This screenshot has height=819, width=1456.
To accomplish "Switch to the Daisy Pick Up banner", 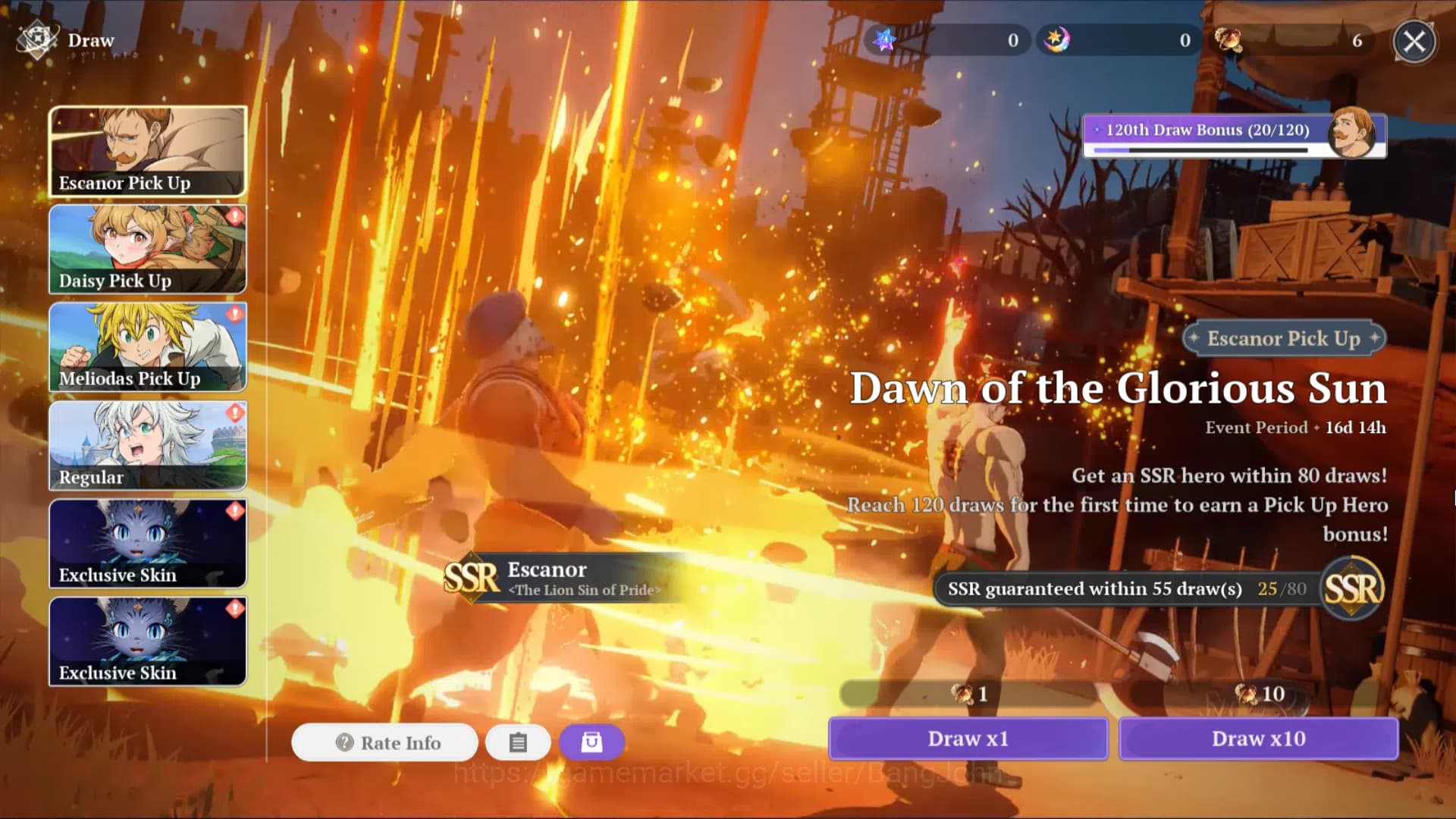I will [x=148, y=249].
